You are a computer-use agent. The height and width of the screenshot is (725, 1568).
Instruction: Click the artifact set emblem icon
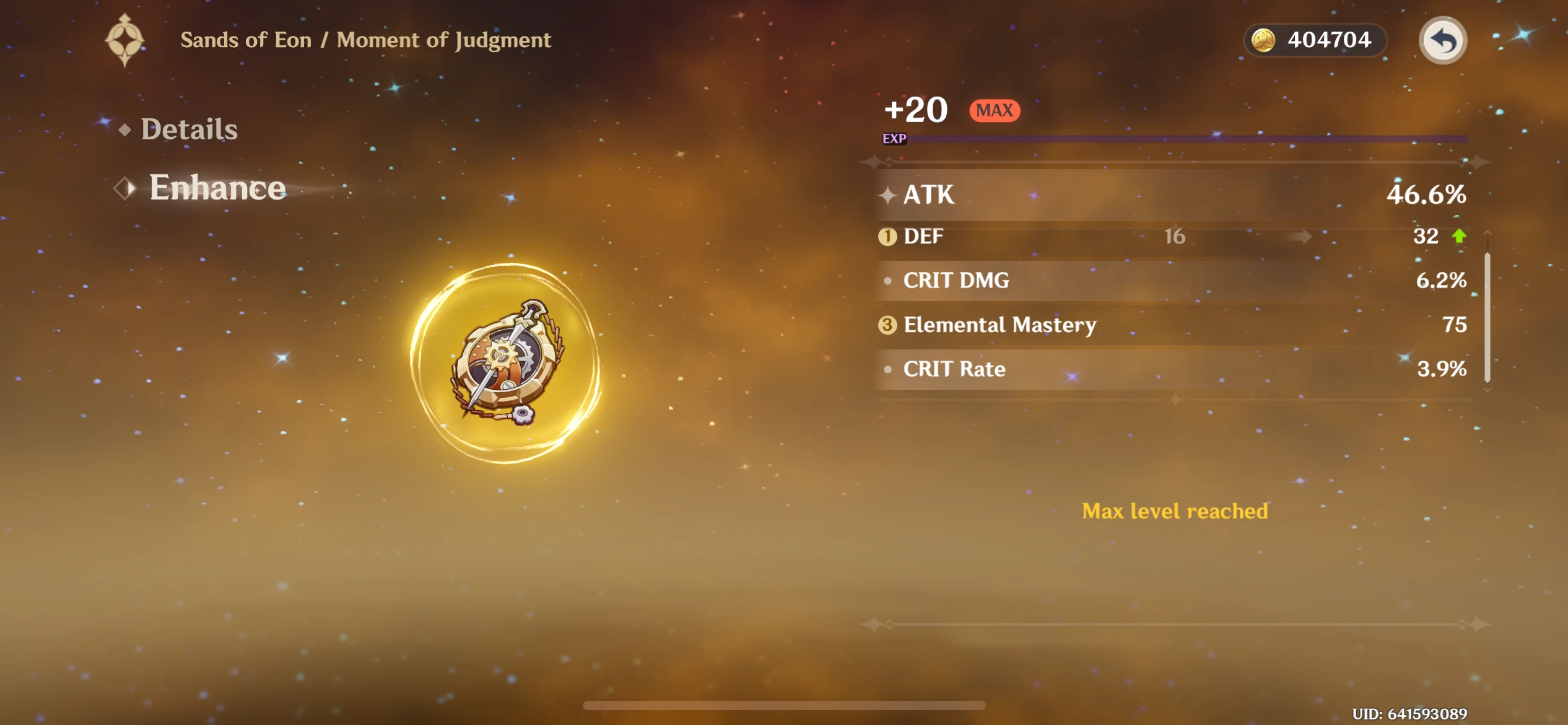point(126,38)
